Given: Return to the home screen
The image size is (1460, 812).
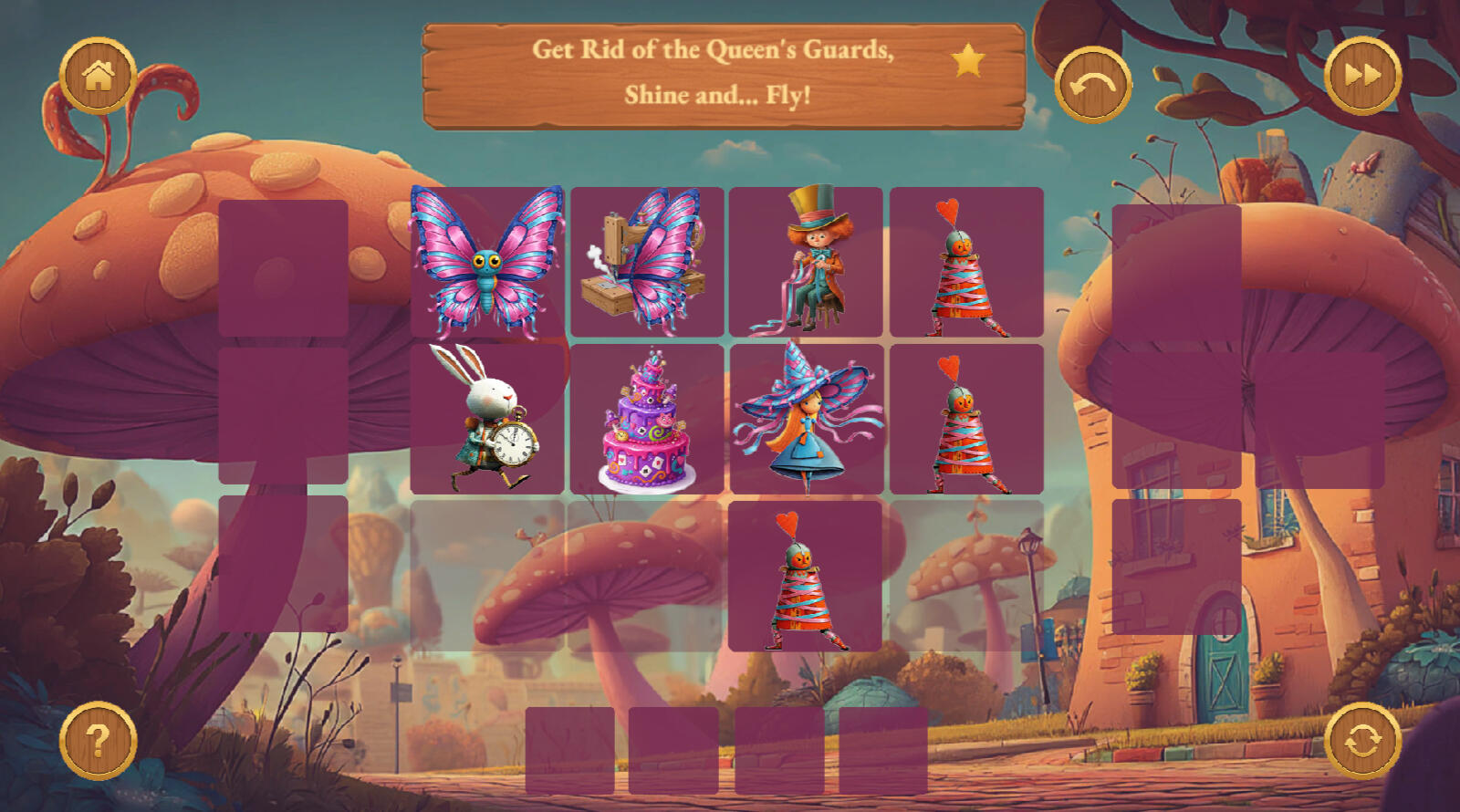Looking at the screenshot, I should pos(99,76).
